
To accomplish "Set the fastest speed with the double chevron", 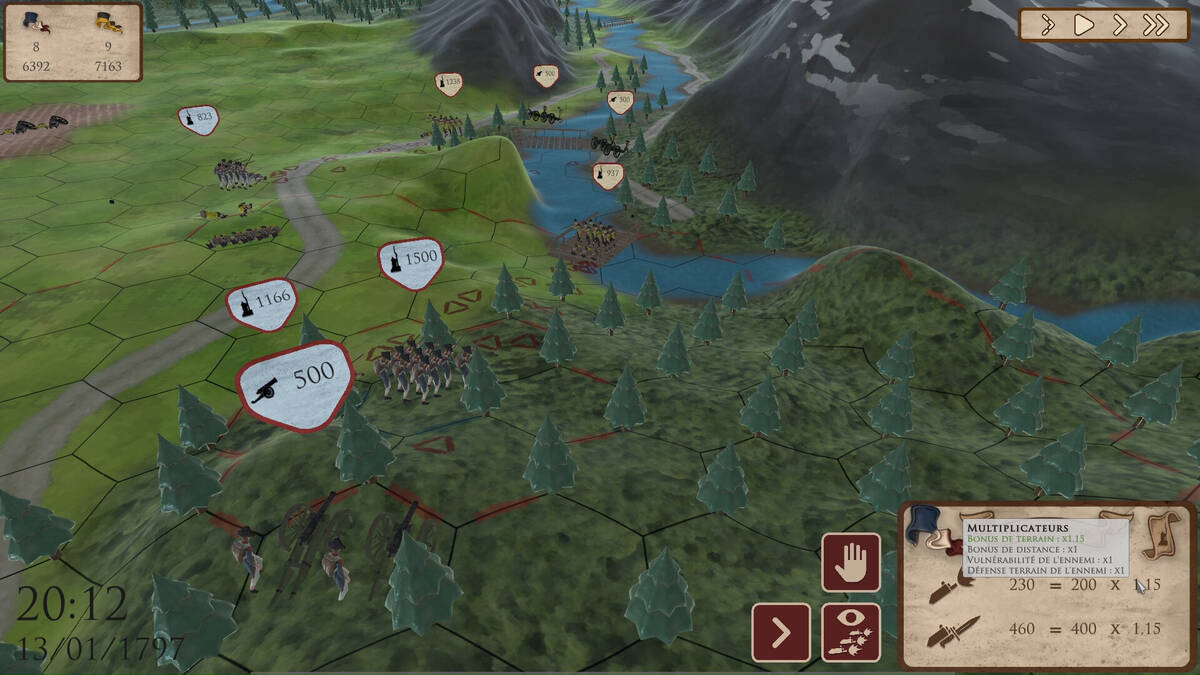I will click(1156, 25).
